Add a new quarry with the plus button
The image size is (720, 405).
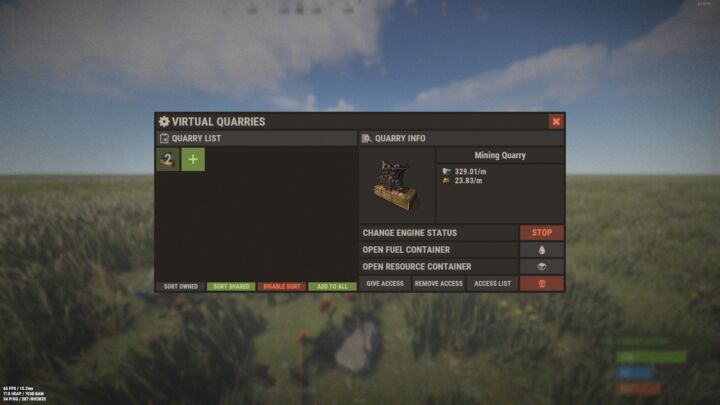tap(193, 160)
